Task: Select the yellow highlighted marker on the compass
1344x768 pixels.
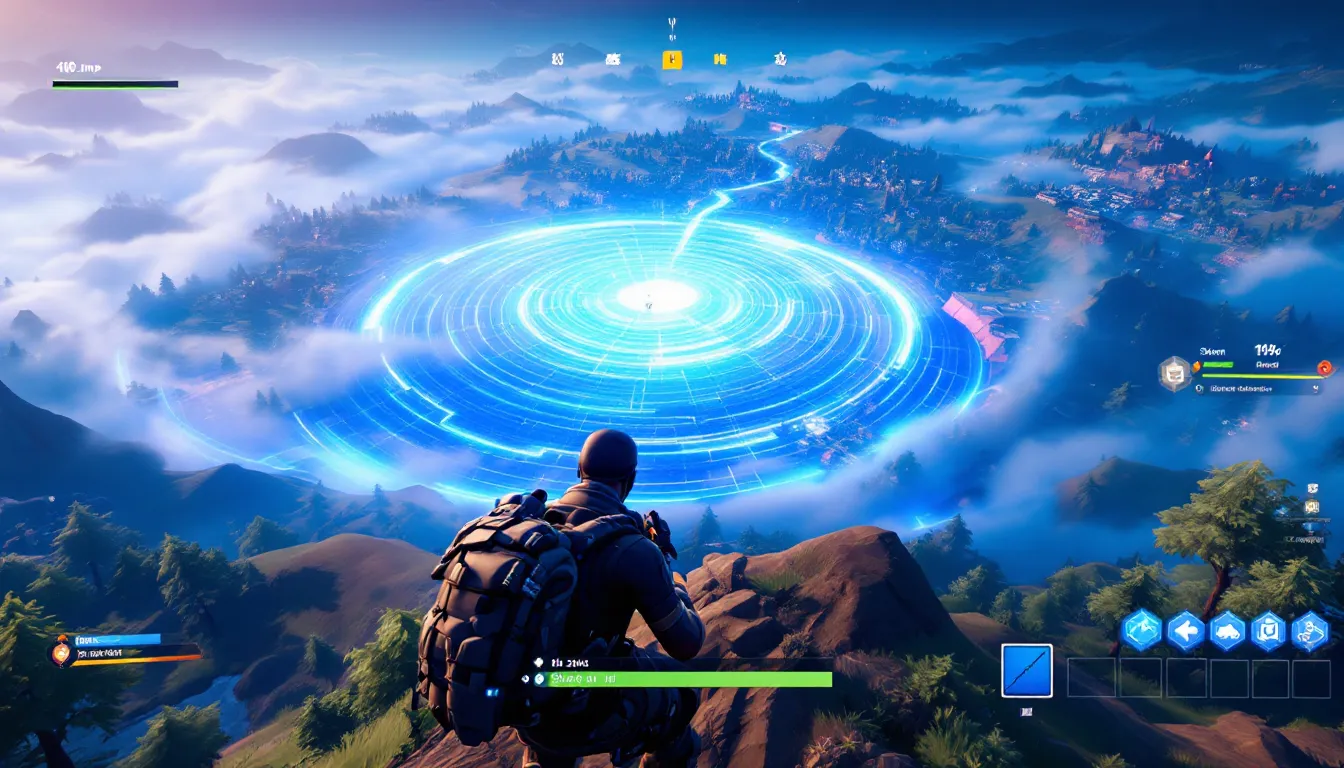Action: pos(672,60)
